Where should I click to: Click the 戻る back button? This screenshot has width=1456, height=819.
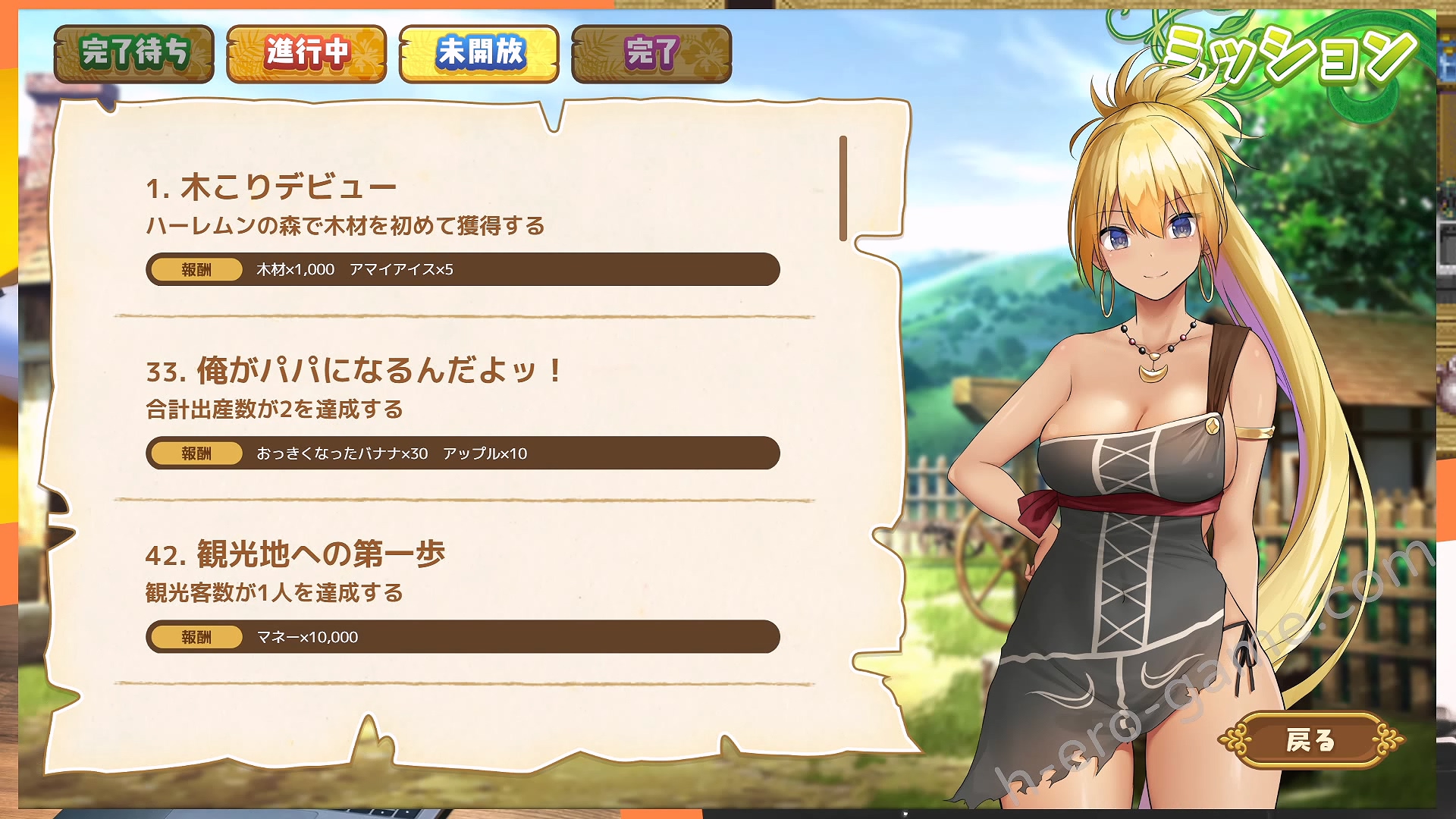click(1310, 740)
